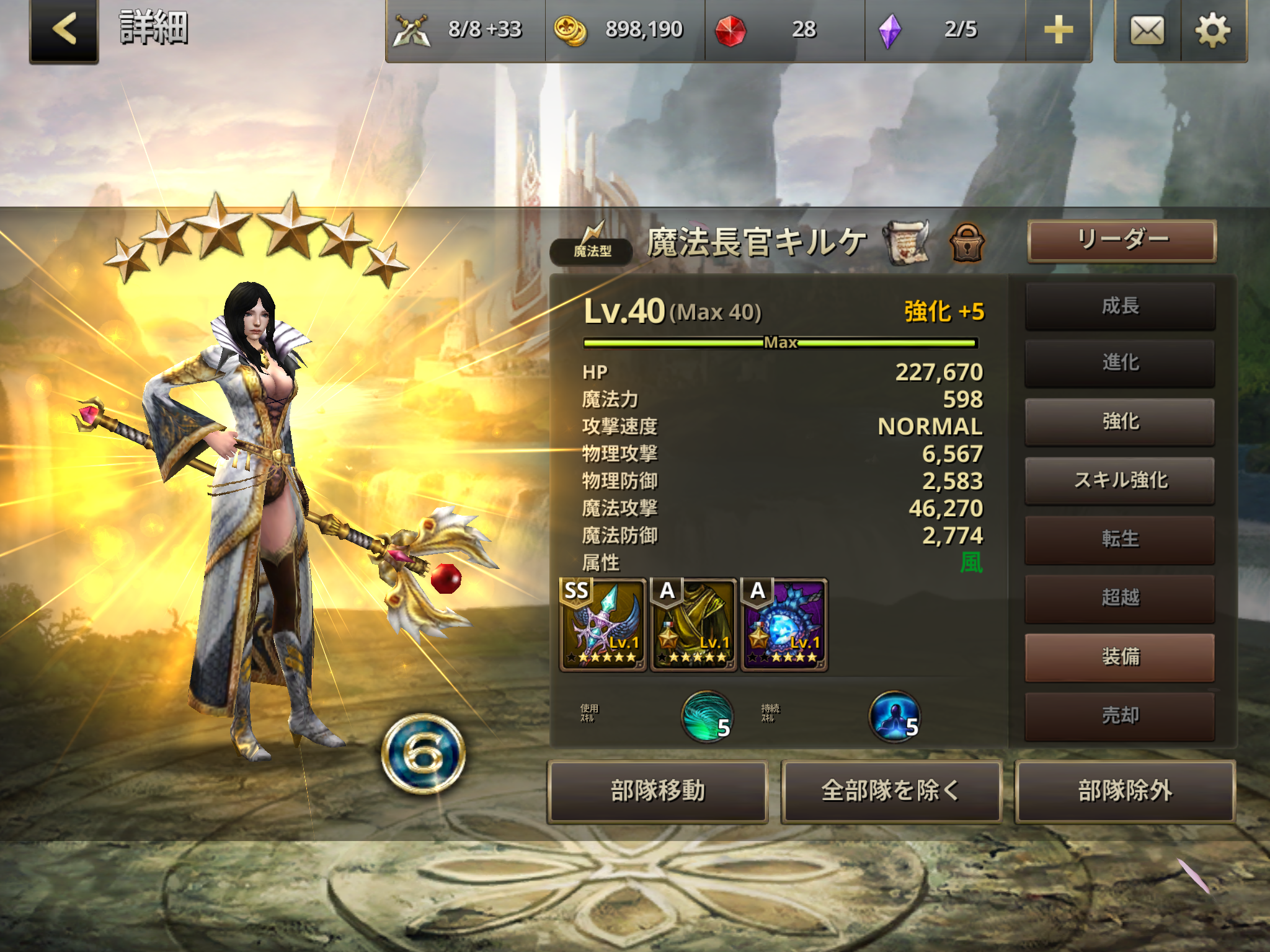Choose the 成長 growth option
This screenshot has height=952, width=1270.
click(1120, 306)
